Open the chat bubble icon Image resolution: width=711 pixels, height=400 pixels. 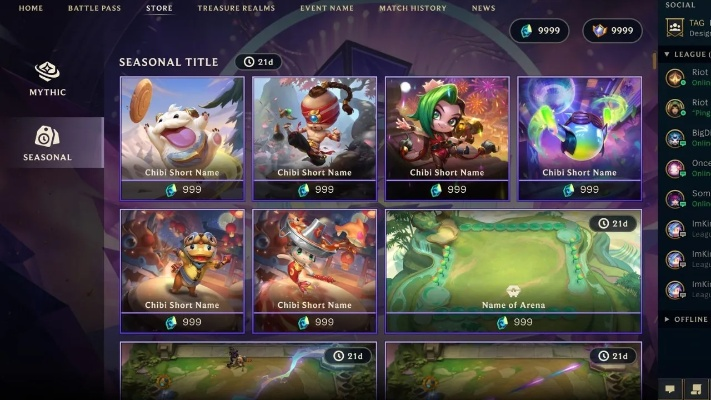(671, 388)
